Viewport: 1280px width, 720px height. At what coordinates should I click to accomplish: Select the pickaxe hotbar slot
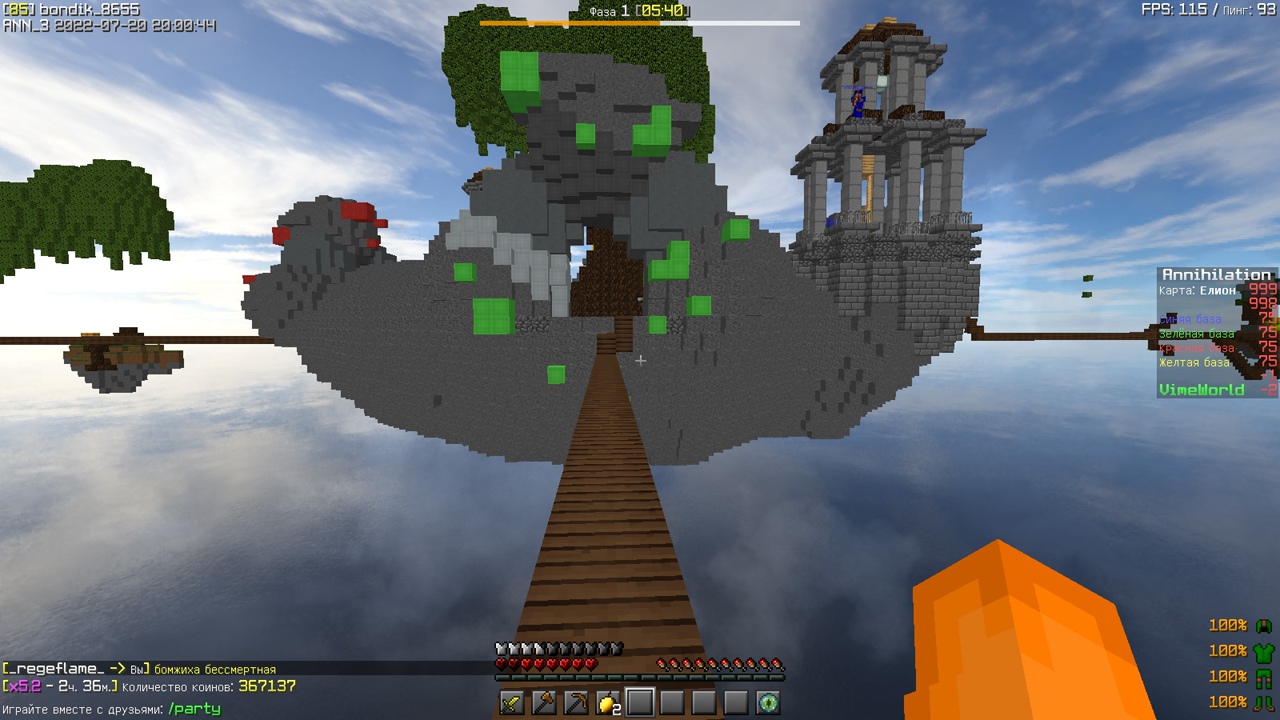click(x=576, y=703)
